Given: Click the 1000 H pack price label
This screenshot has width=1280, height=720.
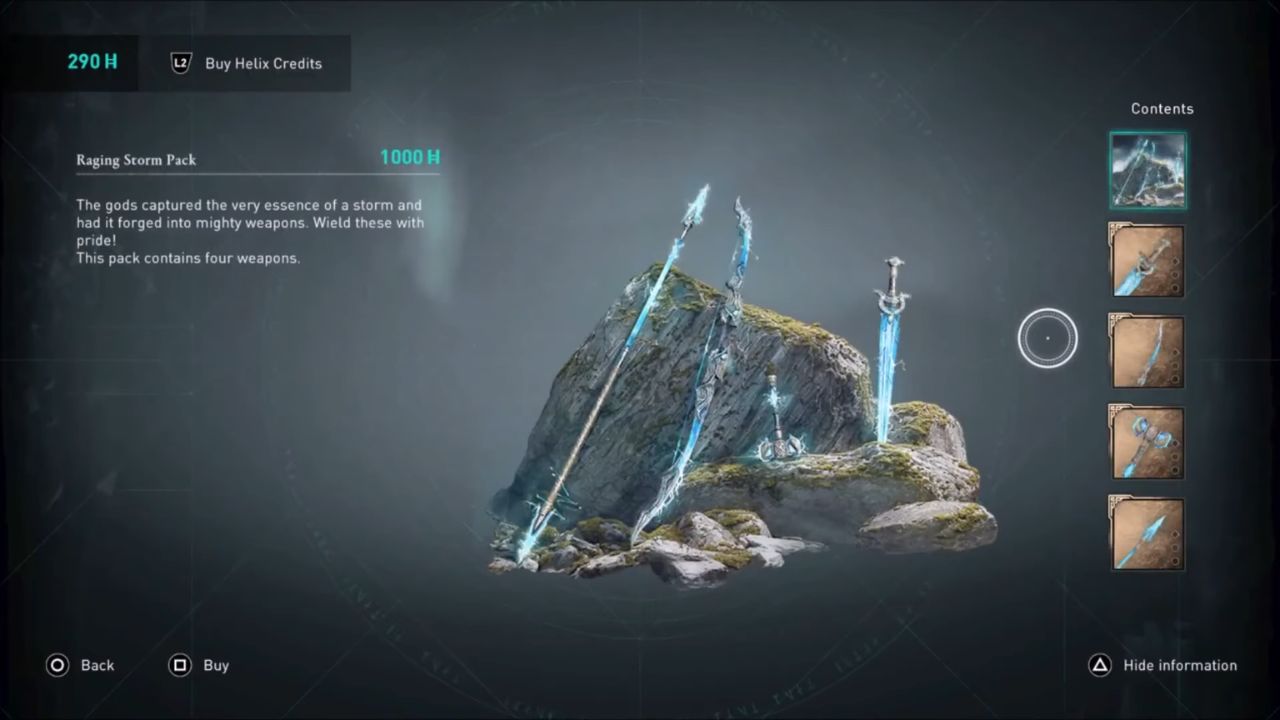Looking at the screenshot, I should pyautogui.click(x=409, y=157).
